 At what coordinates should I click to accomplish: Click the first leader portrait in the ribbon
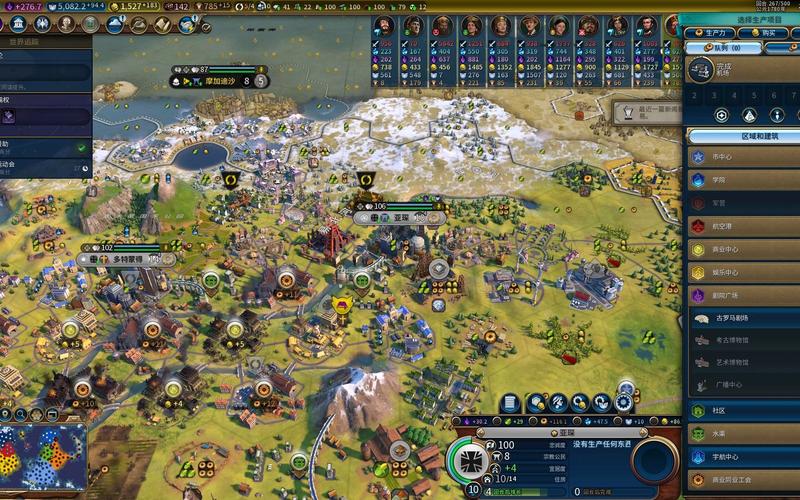(386, 27)
